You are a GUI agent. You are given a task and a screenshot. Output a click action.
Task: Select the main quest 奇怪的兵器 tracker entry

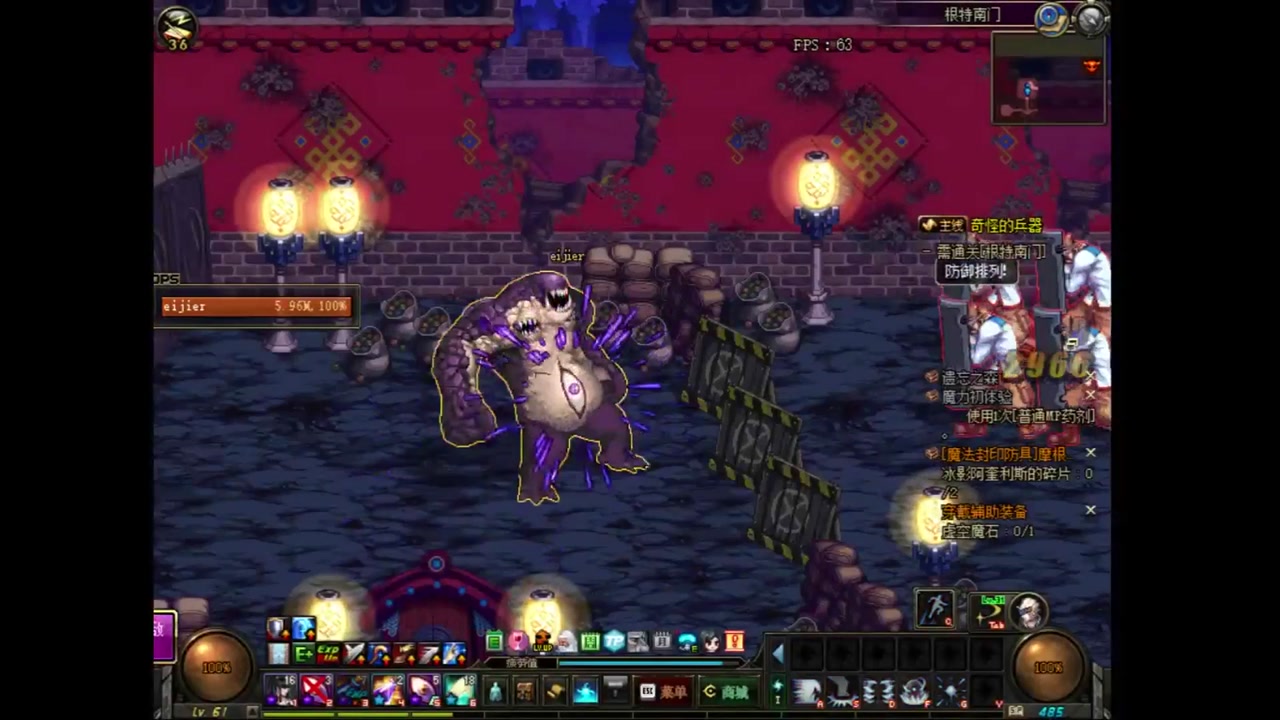pyautogui.click(x=1005, y=226)
